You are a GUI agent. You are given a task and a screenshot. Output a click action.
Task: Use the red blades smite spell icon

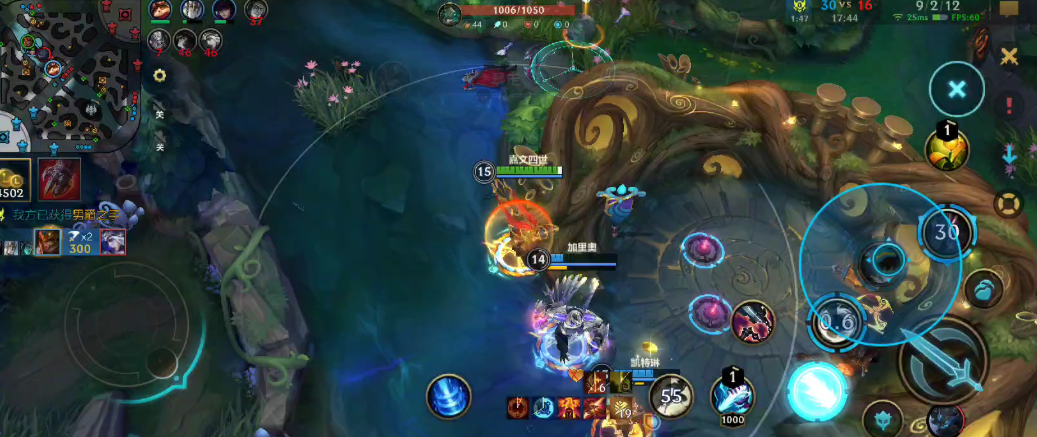click(x=753, y=322)
